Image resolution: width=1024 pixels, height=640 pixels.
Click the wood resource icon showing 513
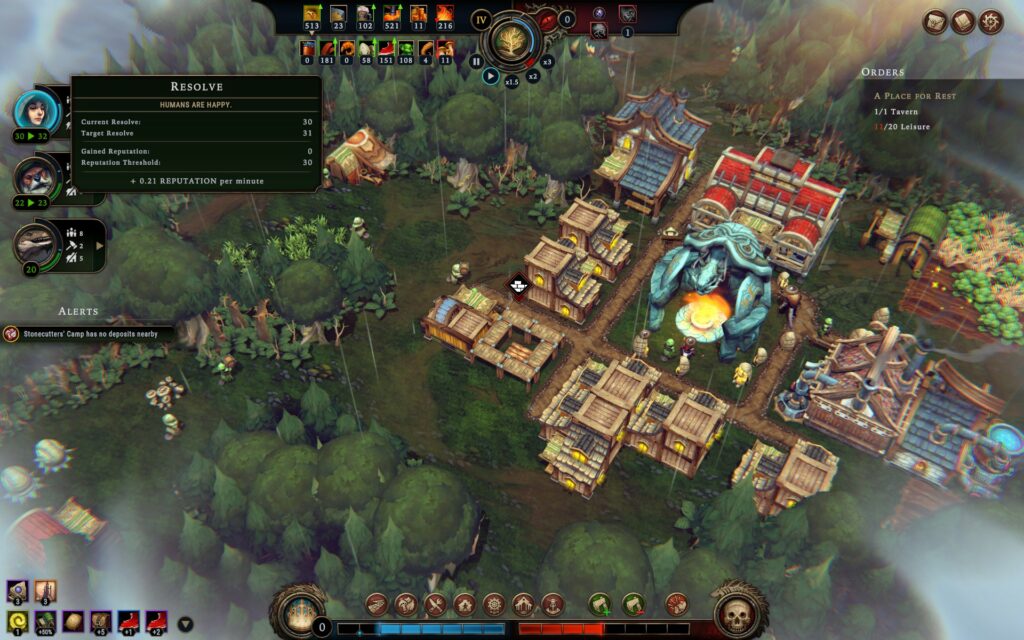(x=311, y=14)
